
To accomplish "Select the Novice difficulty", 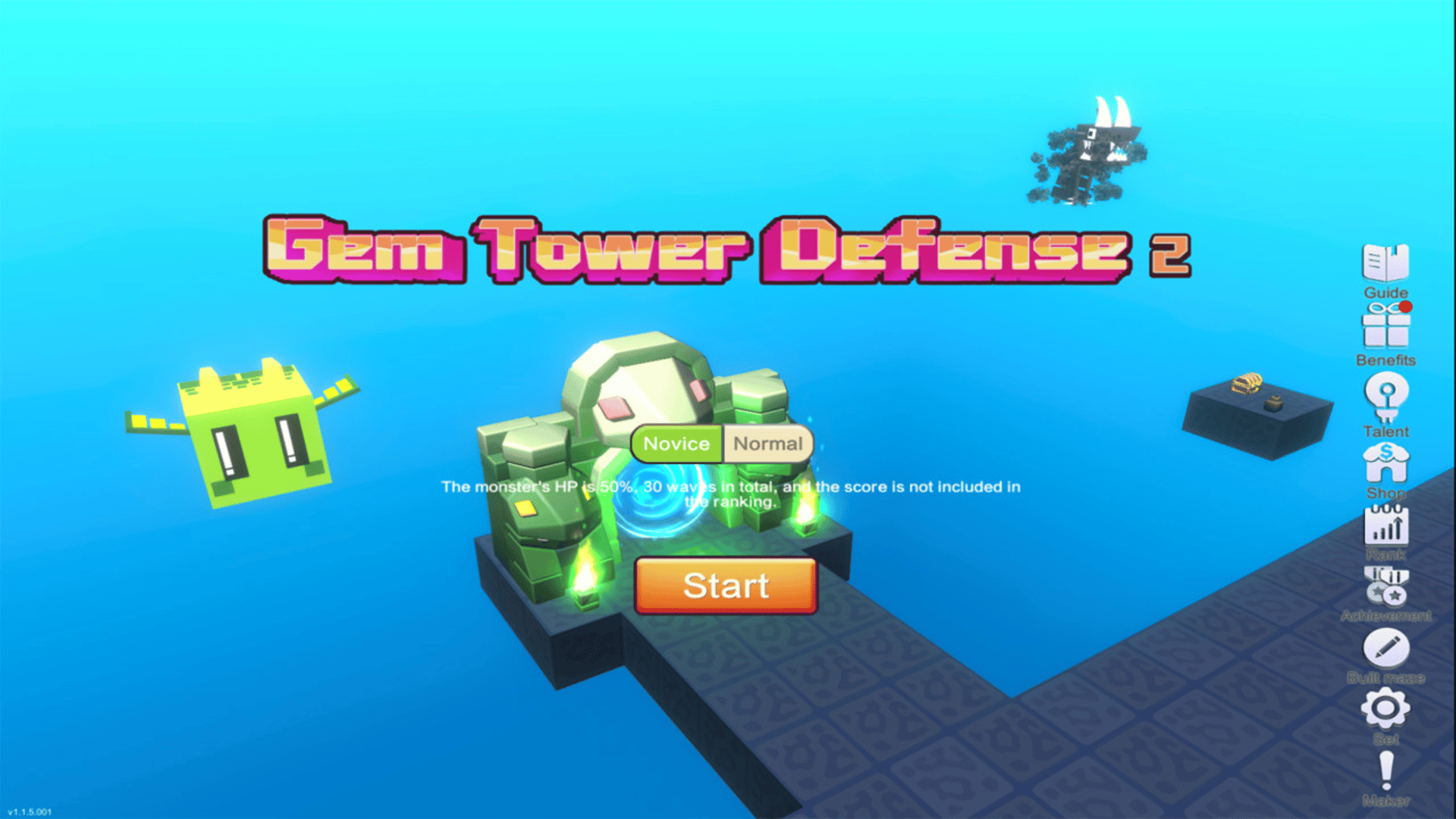I will (x=677, y=444).
